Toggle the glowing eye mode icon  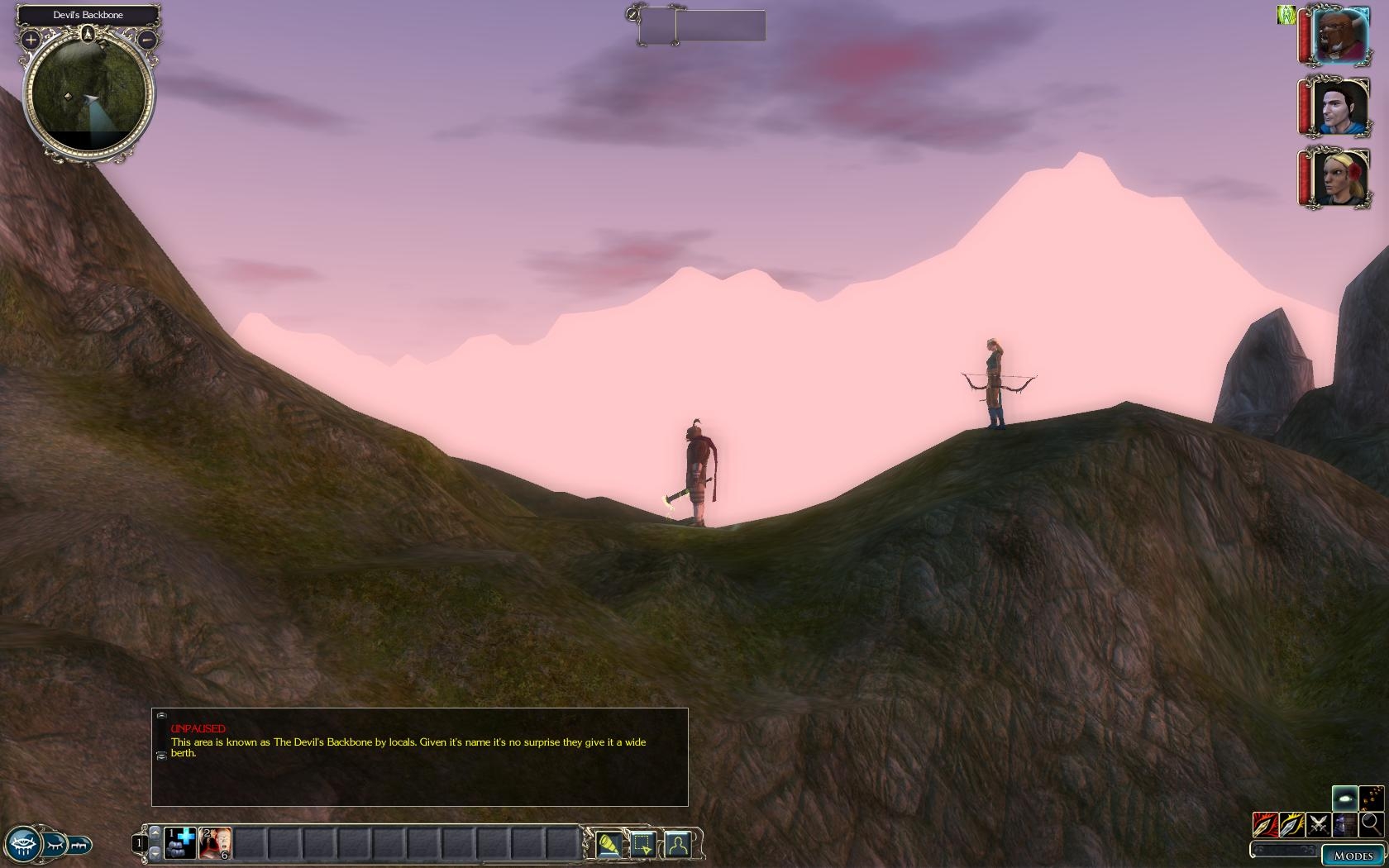click(x=1344, y=798)
